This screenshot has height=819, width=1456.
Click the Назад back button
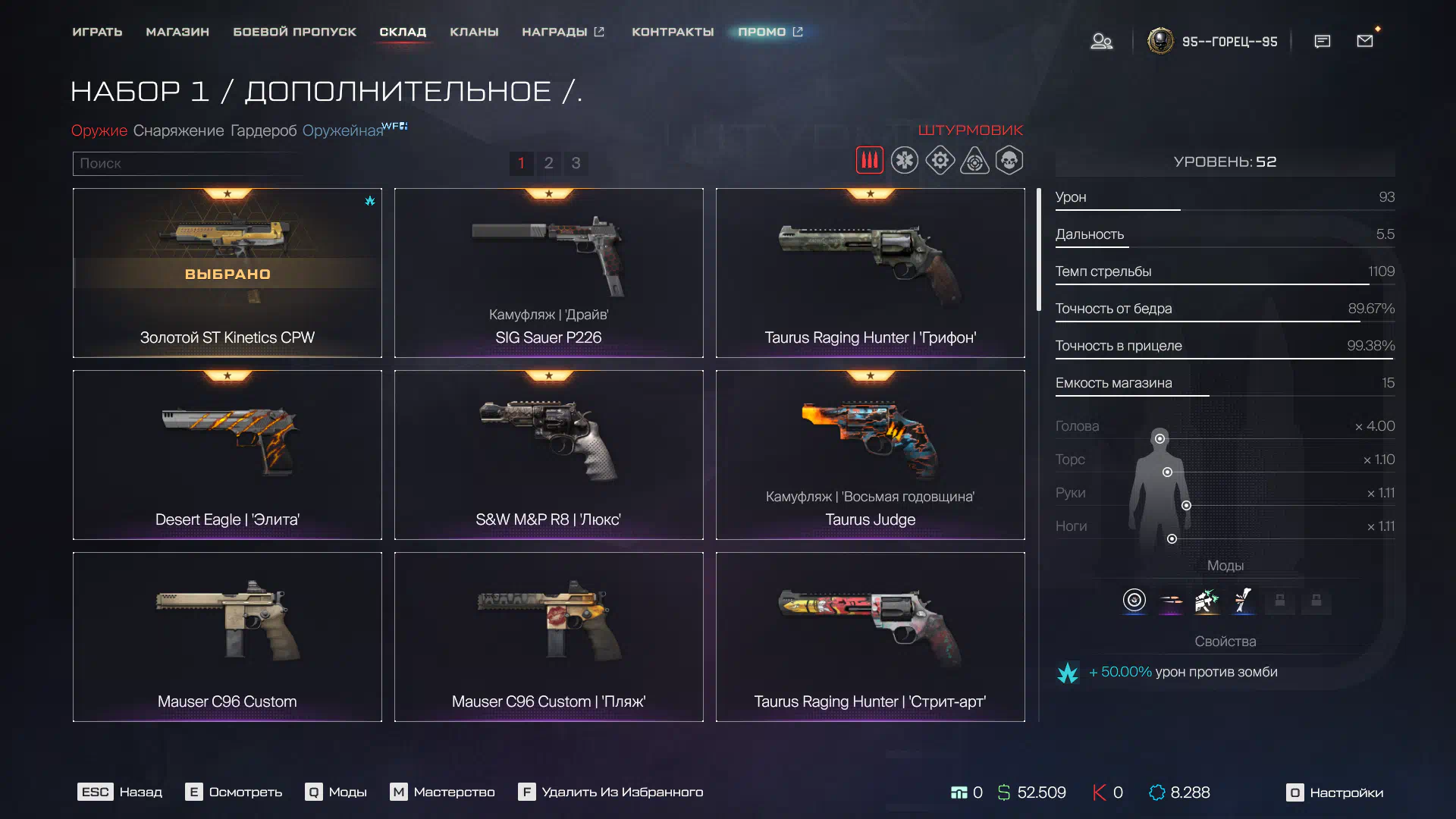(120, 792)
